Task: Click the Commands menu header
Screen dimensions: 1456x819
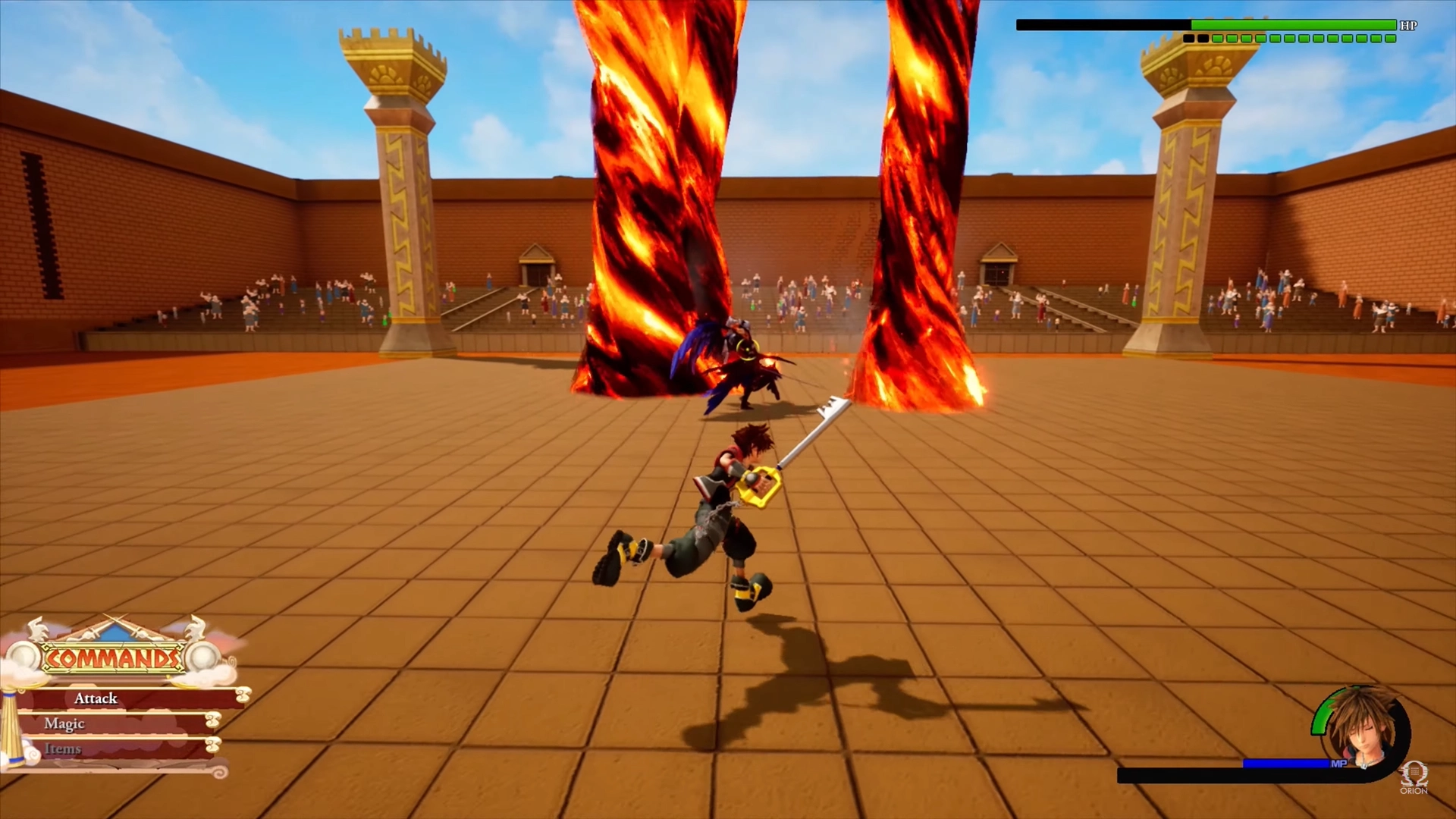Action: pyautogui.click(x=113, y=658)
